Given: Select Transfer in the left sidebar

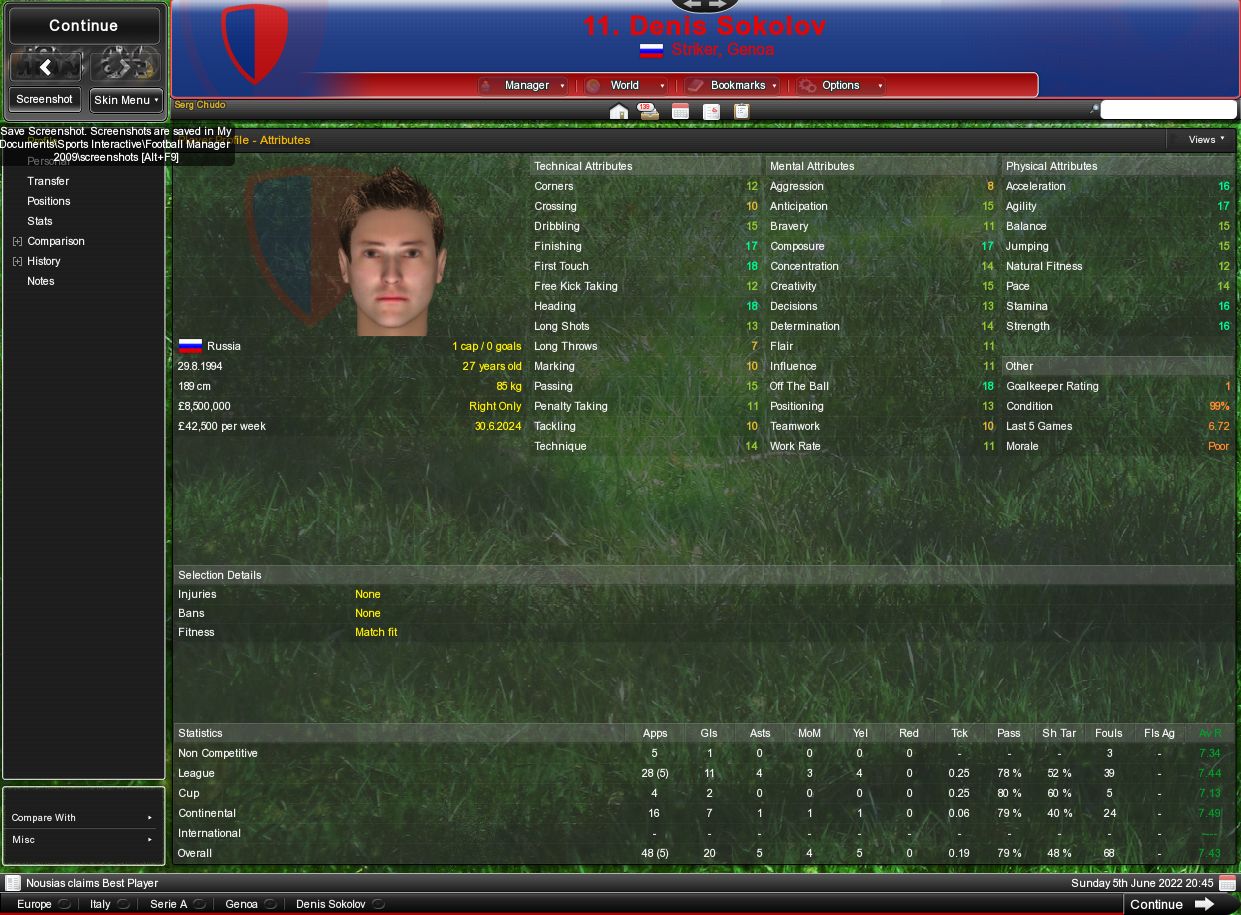Looking at the screenshot, I should coord(48,181).
